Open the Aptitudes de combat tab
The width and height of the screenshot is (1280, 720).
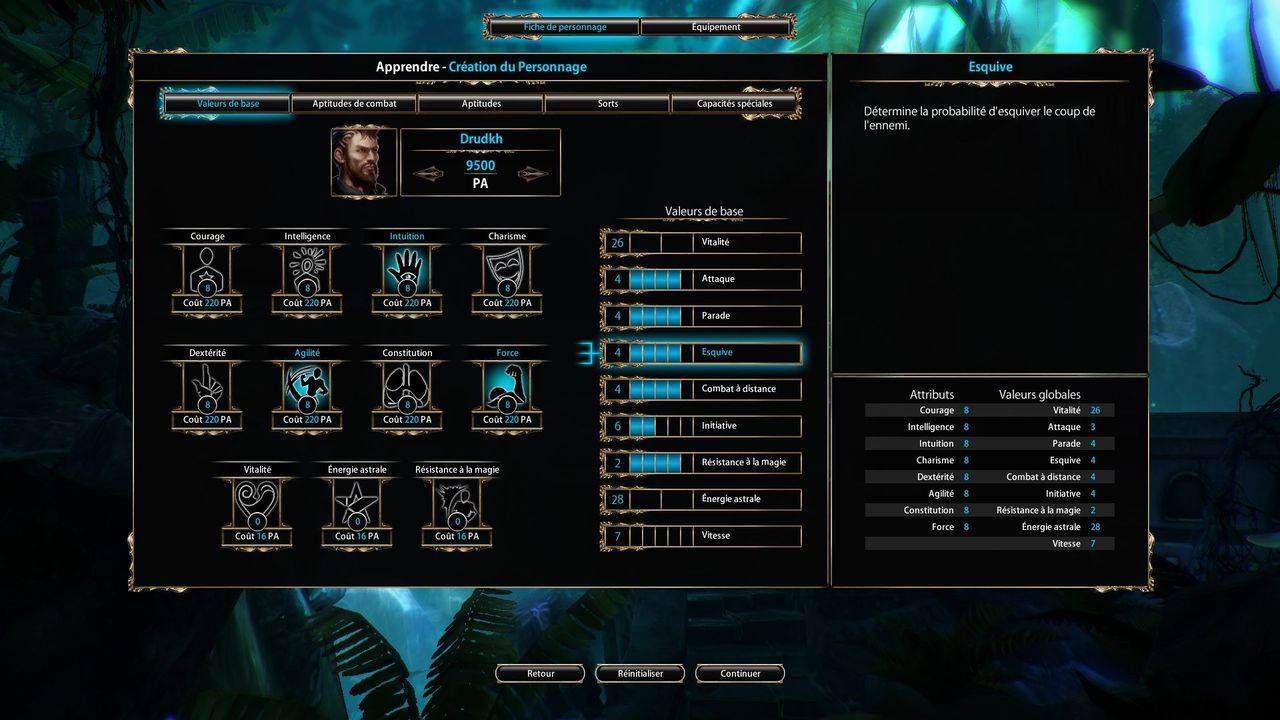point(354,103)
